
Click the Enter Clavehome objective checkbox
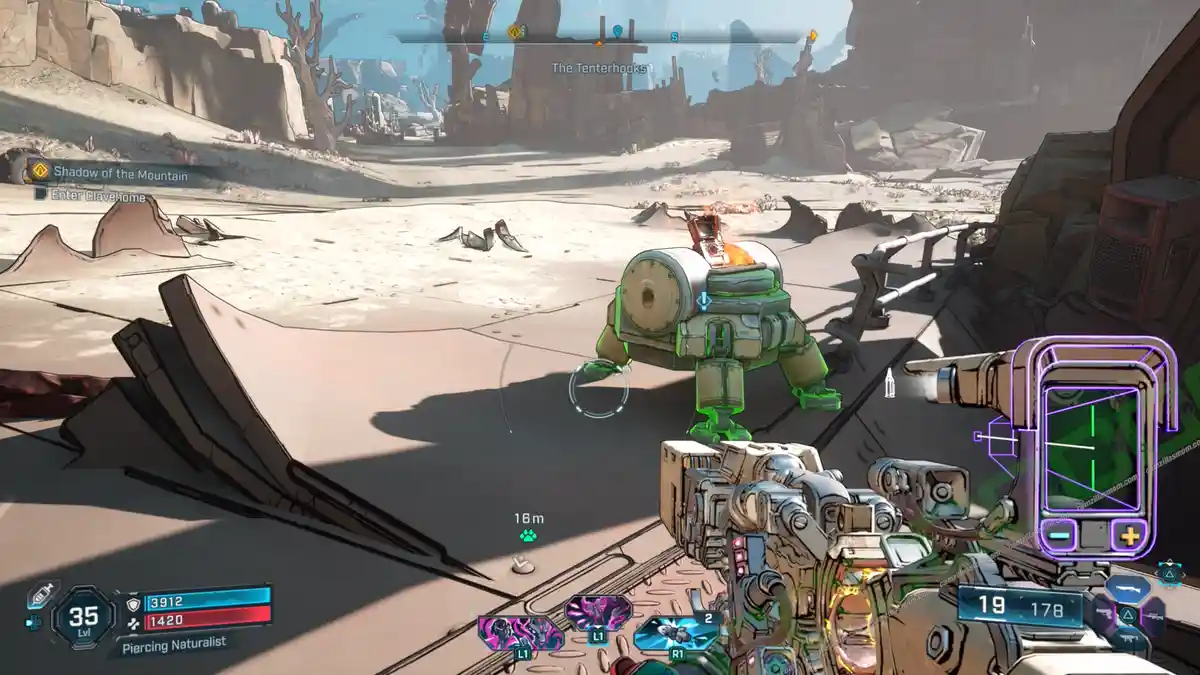[x=40, y=197]
